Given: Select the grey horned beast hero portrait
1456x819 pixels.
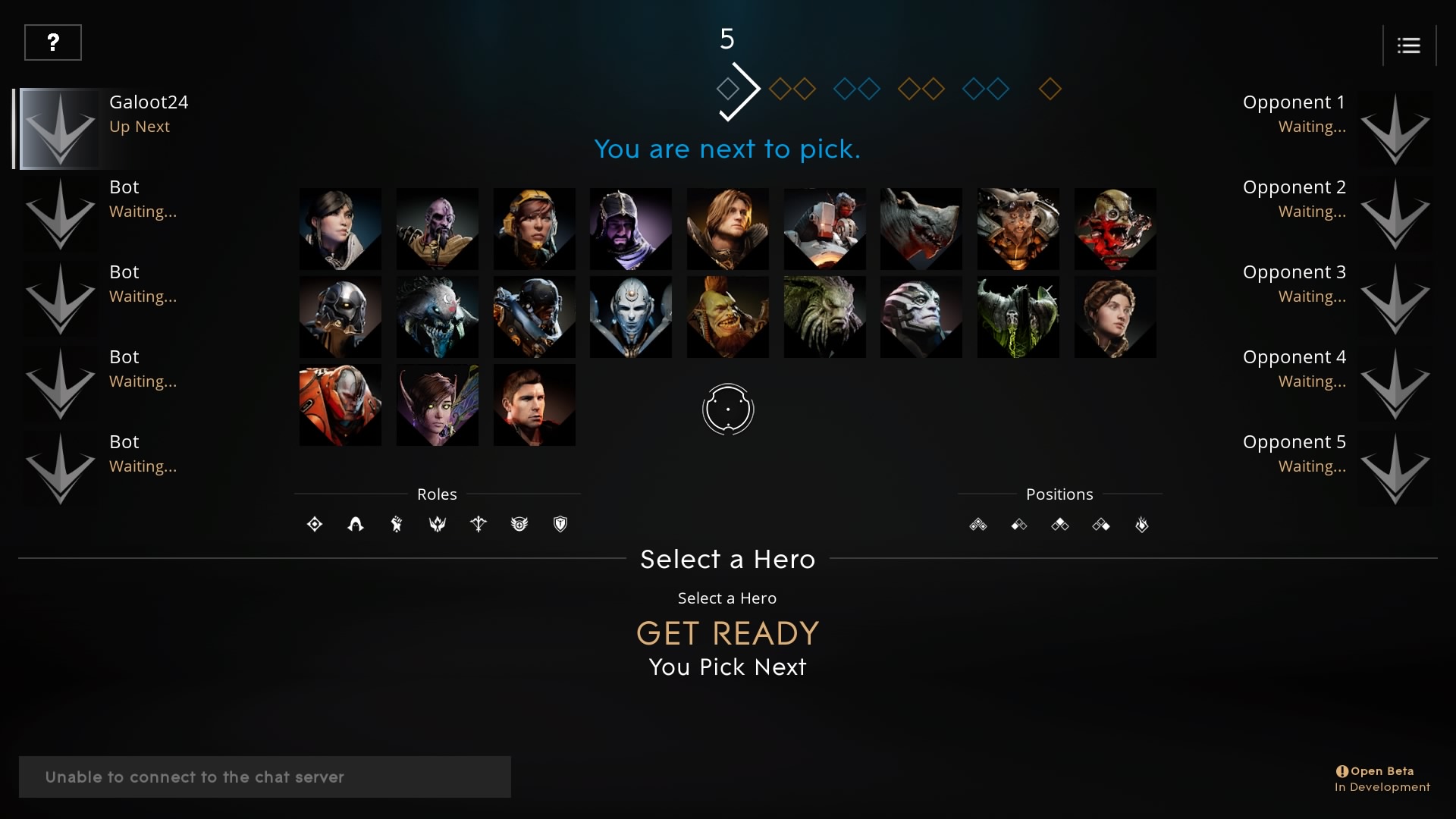Looking at the screenshot, I should (921, 229).
